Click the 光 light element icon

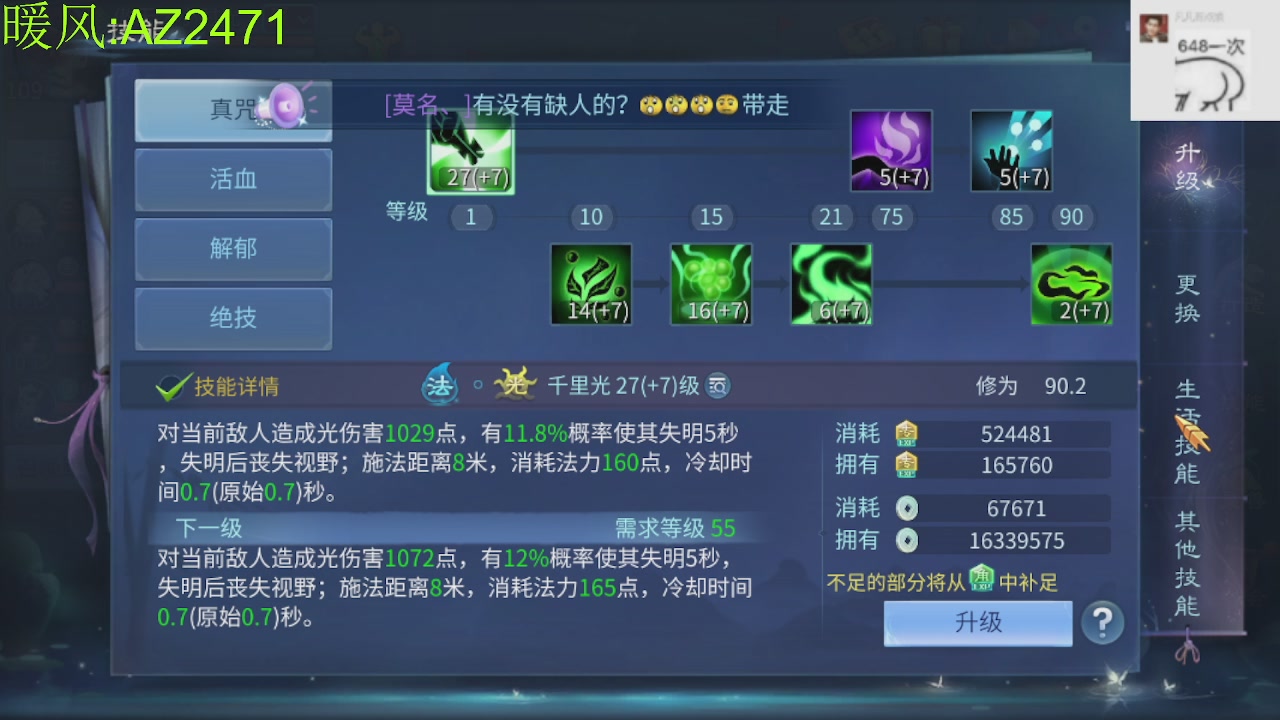(x=512, y=384)
